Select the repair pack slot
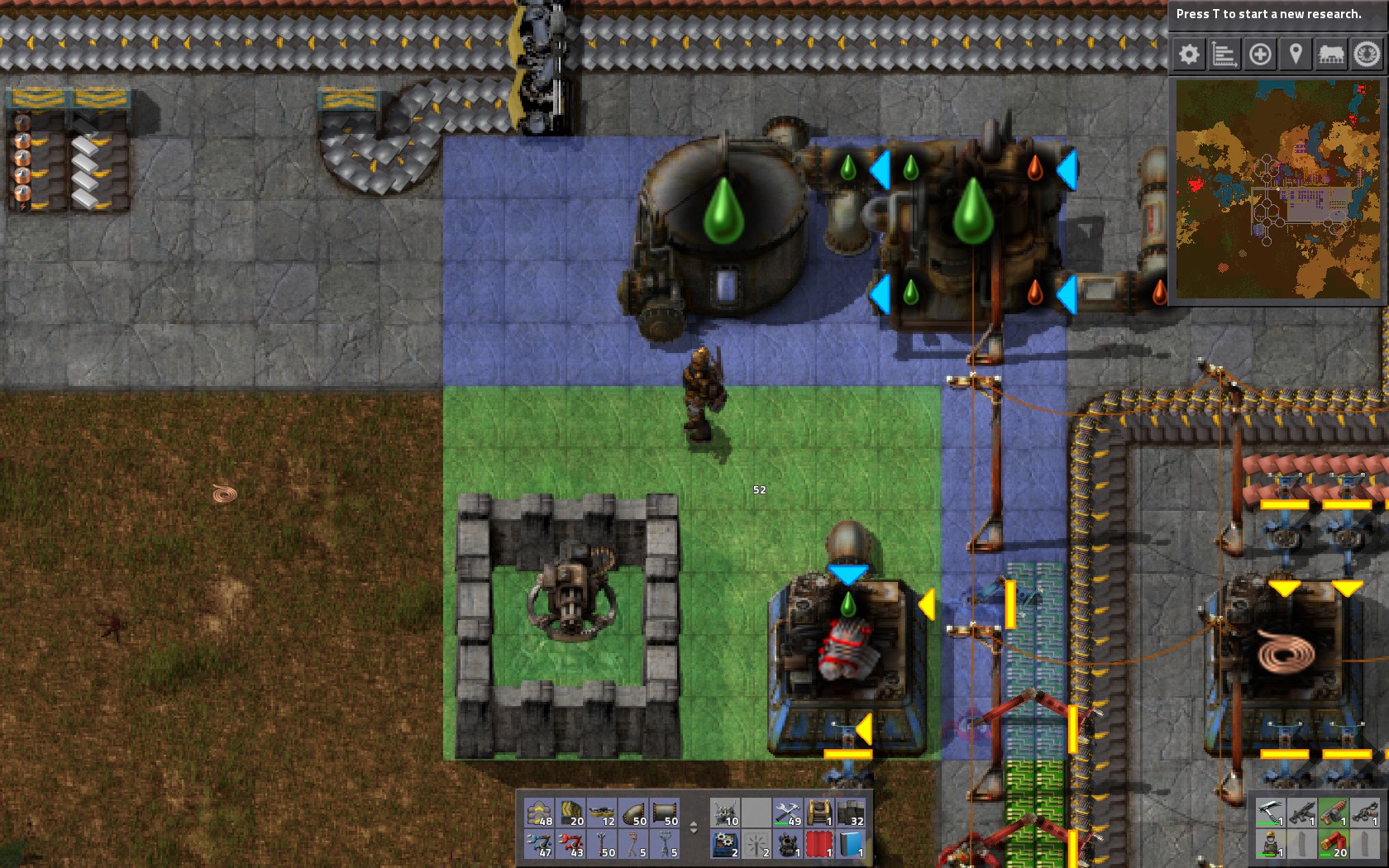Screen dimensions: 1389x868 pos(788,813)
